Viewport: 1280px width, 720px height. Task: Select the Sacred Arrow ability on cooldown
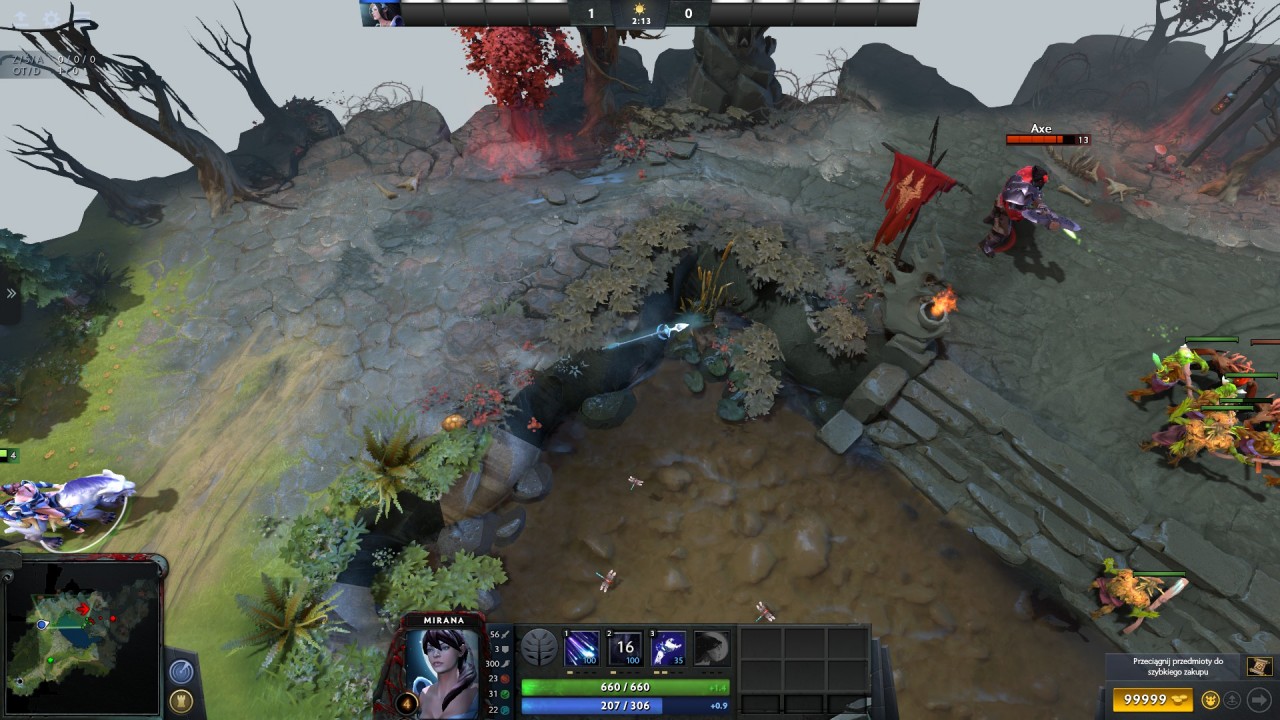click(x=625, y=648)
